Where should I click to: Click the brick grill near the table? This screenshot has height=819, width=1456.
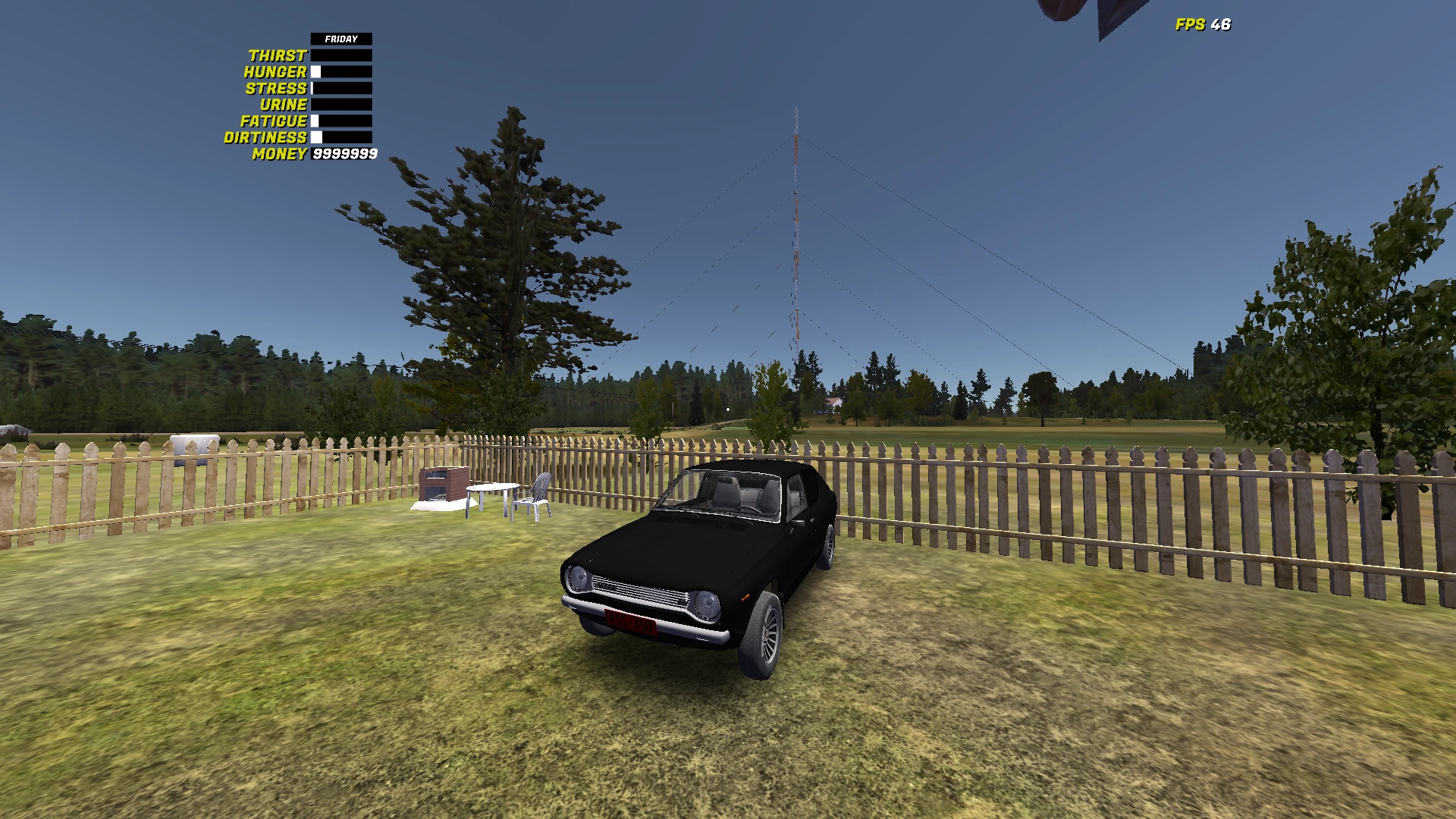click(445, 482)
